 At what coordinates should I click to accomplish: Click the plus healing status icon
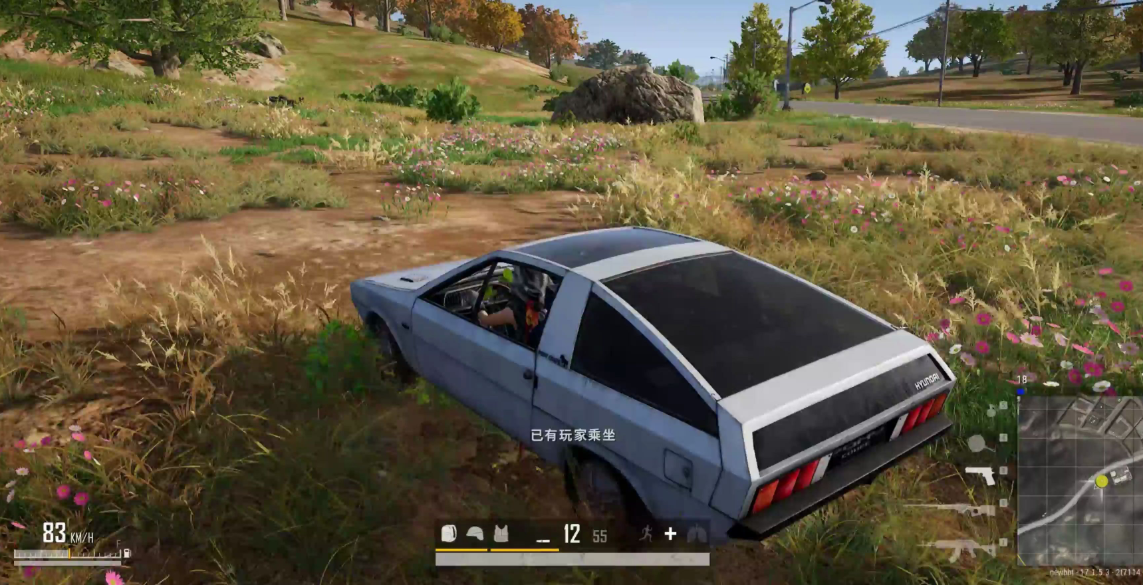[x=670, y=534]
